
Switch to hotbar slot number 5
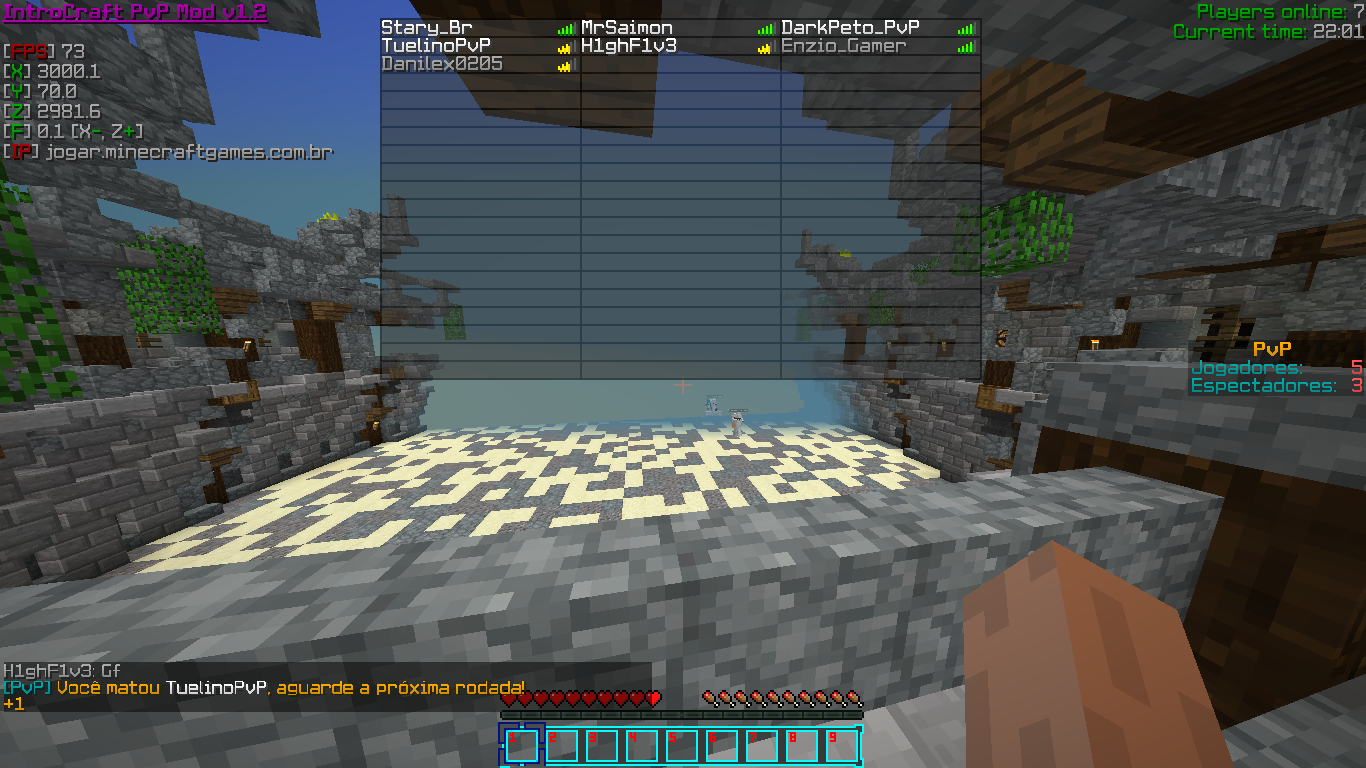(682, 745)
